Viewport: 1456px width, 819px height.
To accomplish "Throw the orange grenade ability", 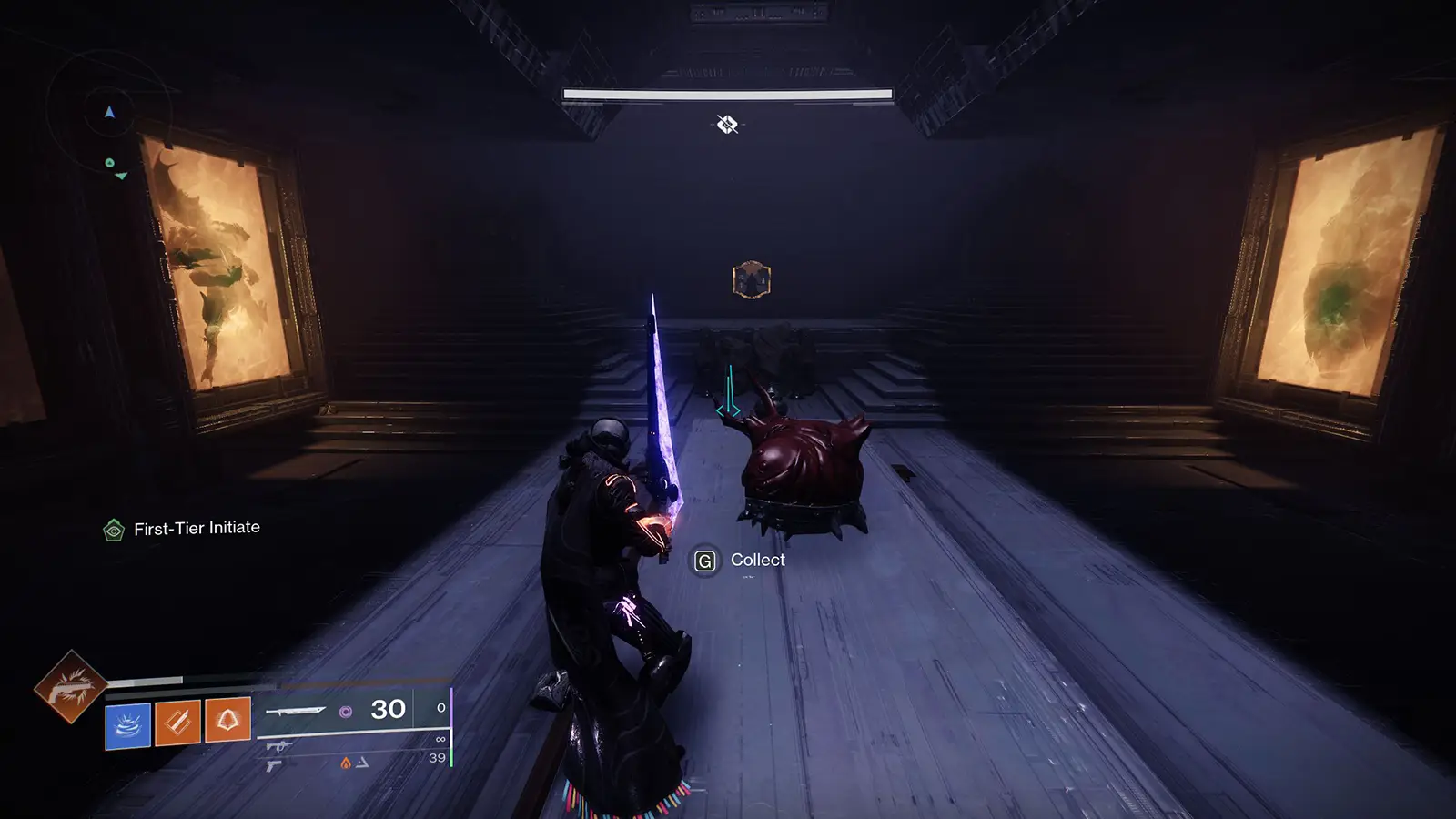I will (227, 720).
